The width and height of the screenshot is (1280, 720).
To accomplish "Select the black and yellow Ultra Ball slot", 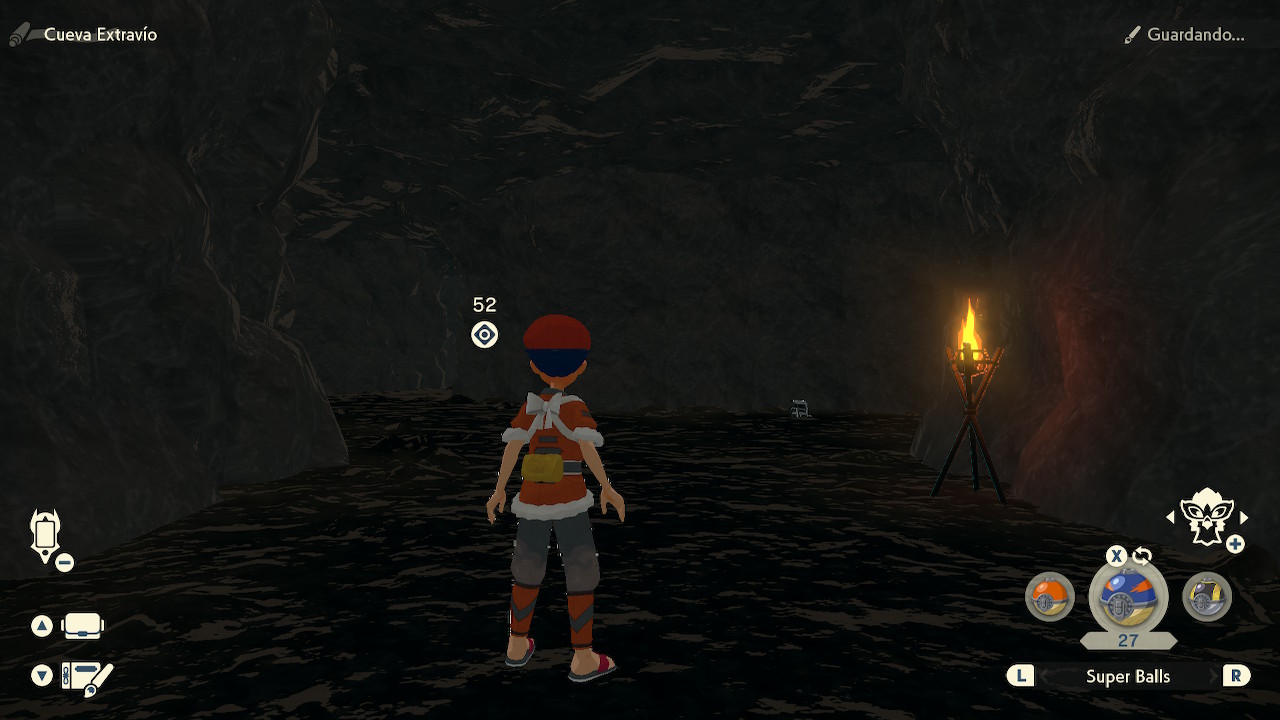I will [1207, 597].
